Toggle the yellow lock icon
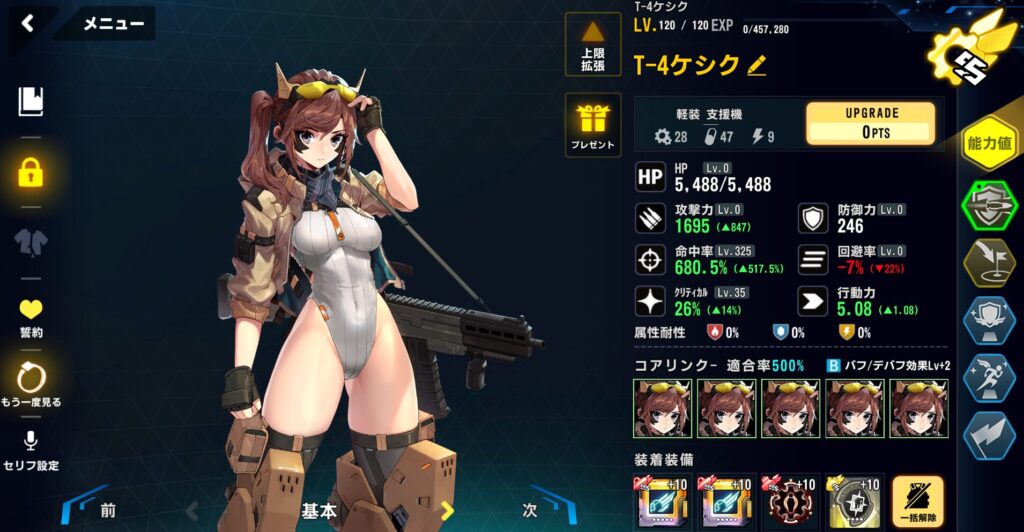Image resolution: width=1024 pixels, height=532 pixels. coord(31,172)
